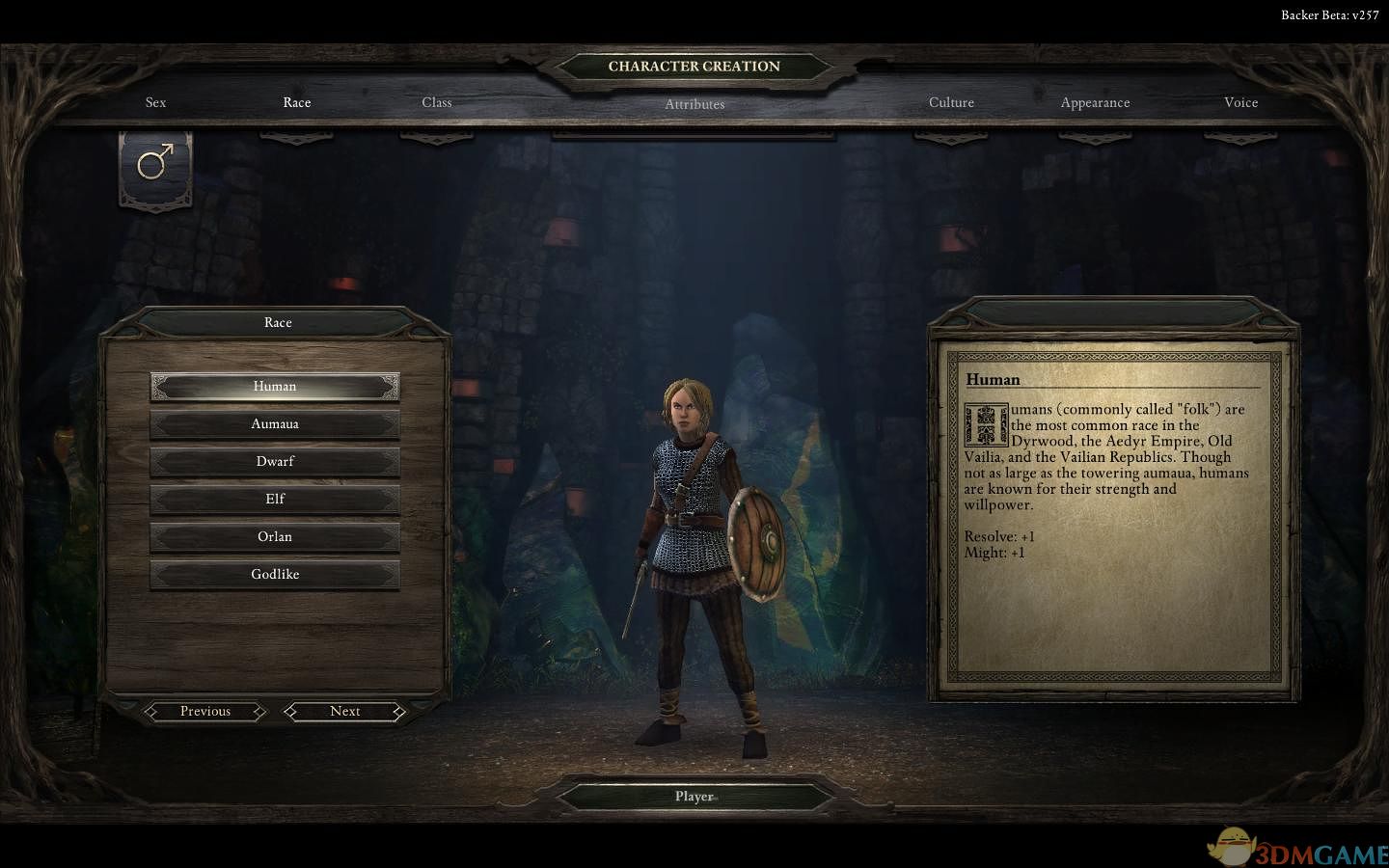Select the Human race option

click(x=275, y=387)
